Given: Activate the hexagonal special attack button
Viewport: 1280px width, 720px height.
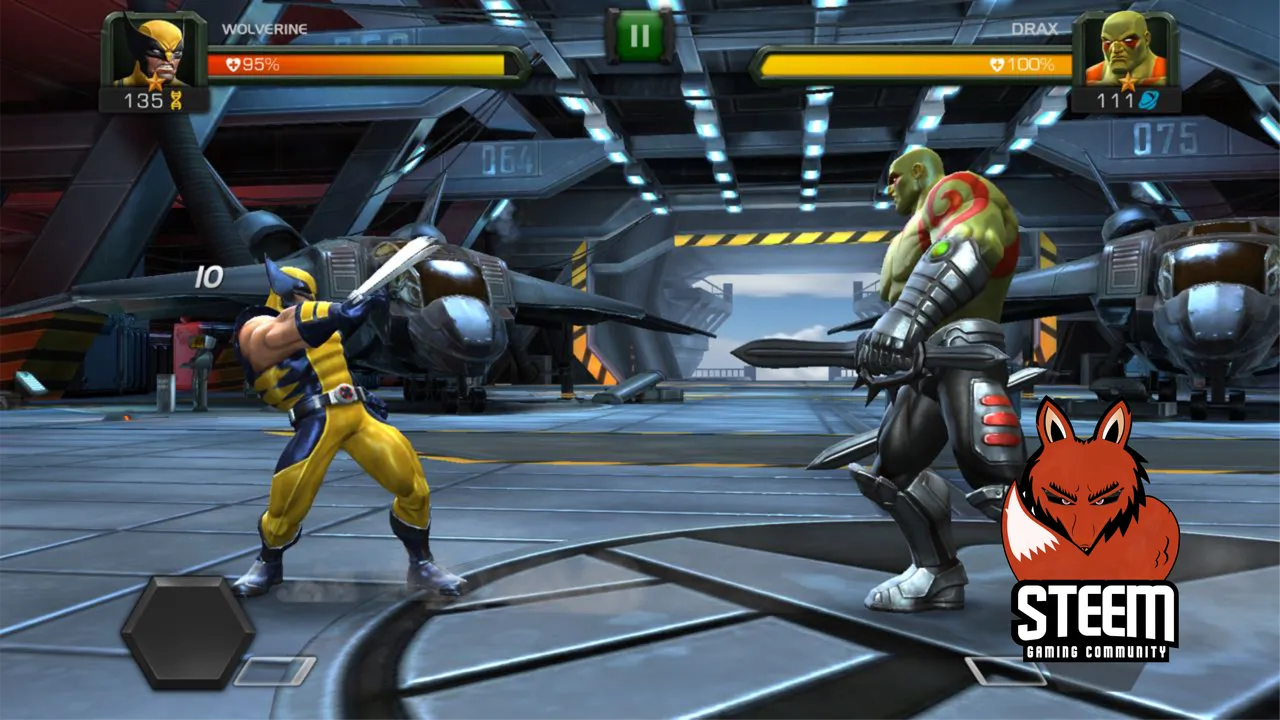Looking at the screenshot, I should click(x=188, y=631).
